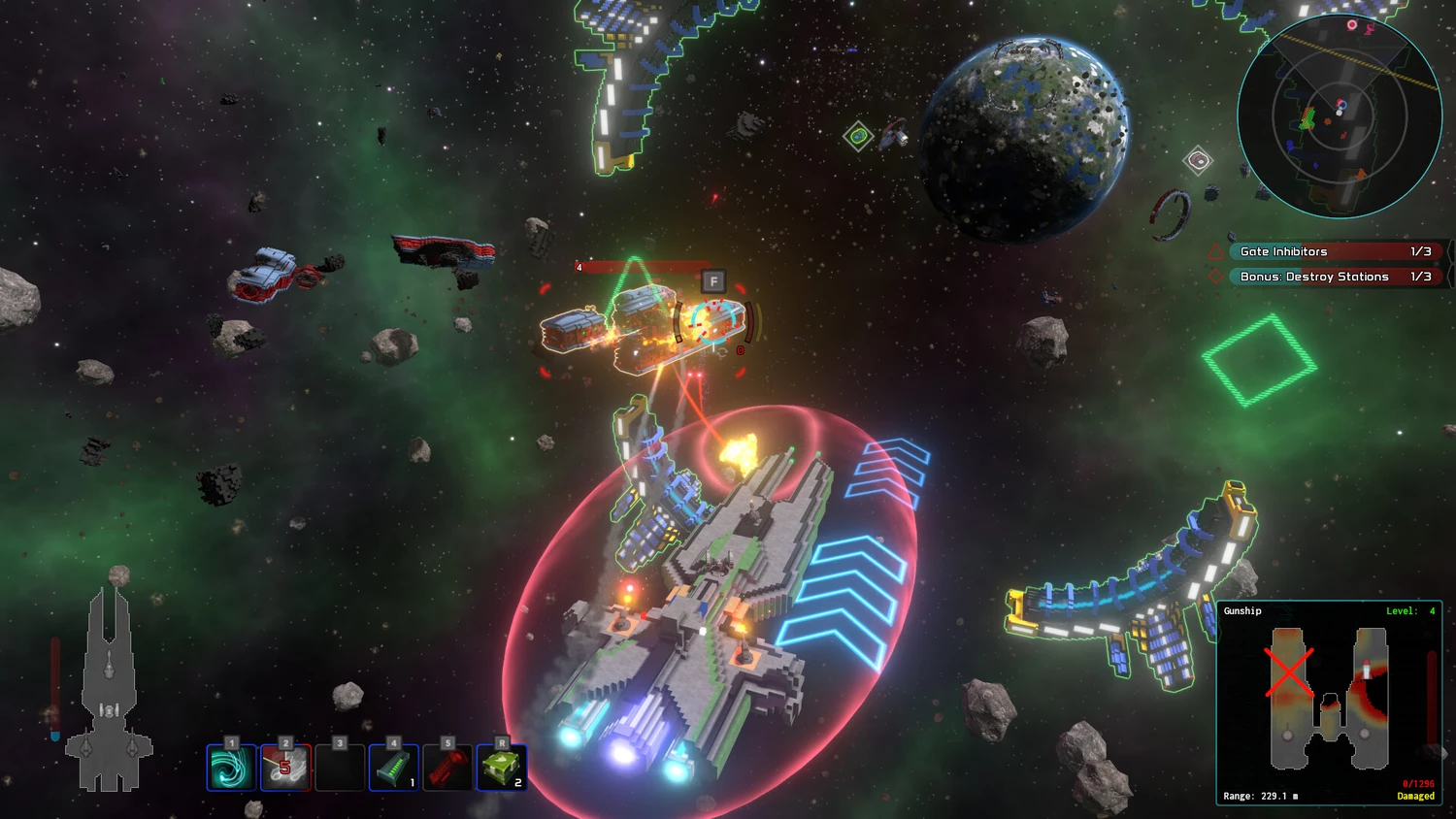This screenshot has width=1456, height=819.
Task: Use the green battery module in slot 4
Action: [393, 768]
